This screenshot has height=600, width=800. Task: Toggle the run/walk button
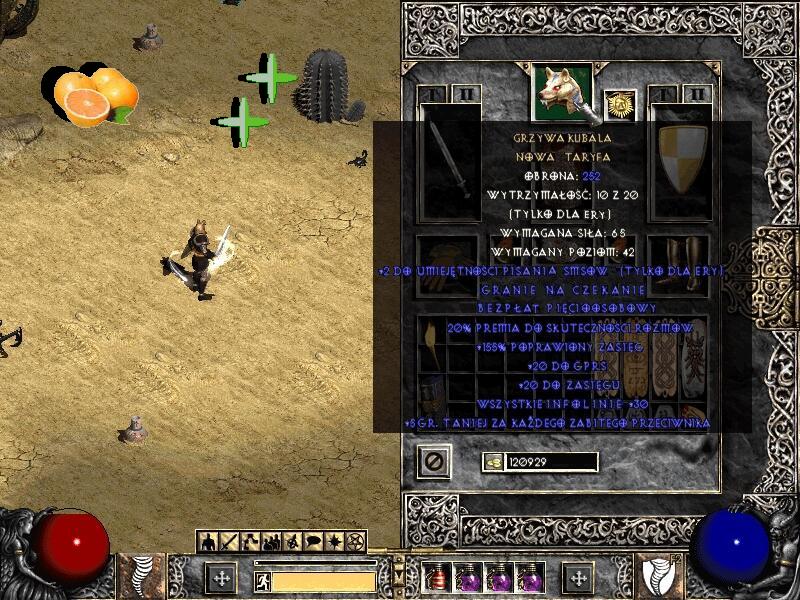[262, 579]
